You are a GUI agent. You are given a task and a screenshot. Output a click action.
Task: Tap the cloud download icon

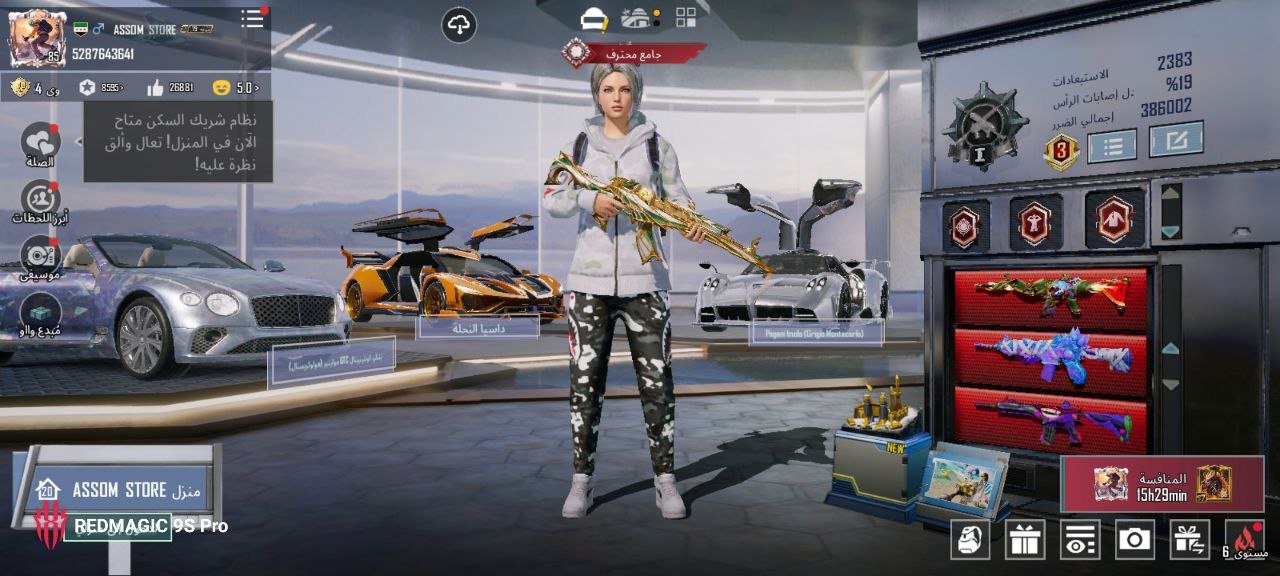click(x=459, y=25)
